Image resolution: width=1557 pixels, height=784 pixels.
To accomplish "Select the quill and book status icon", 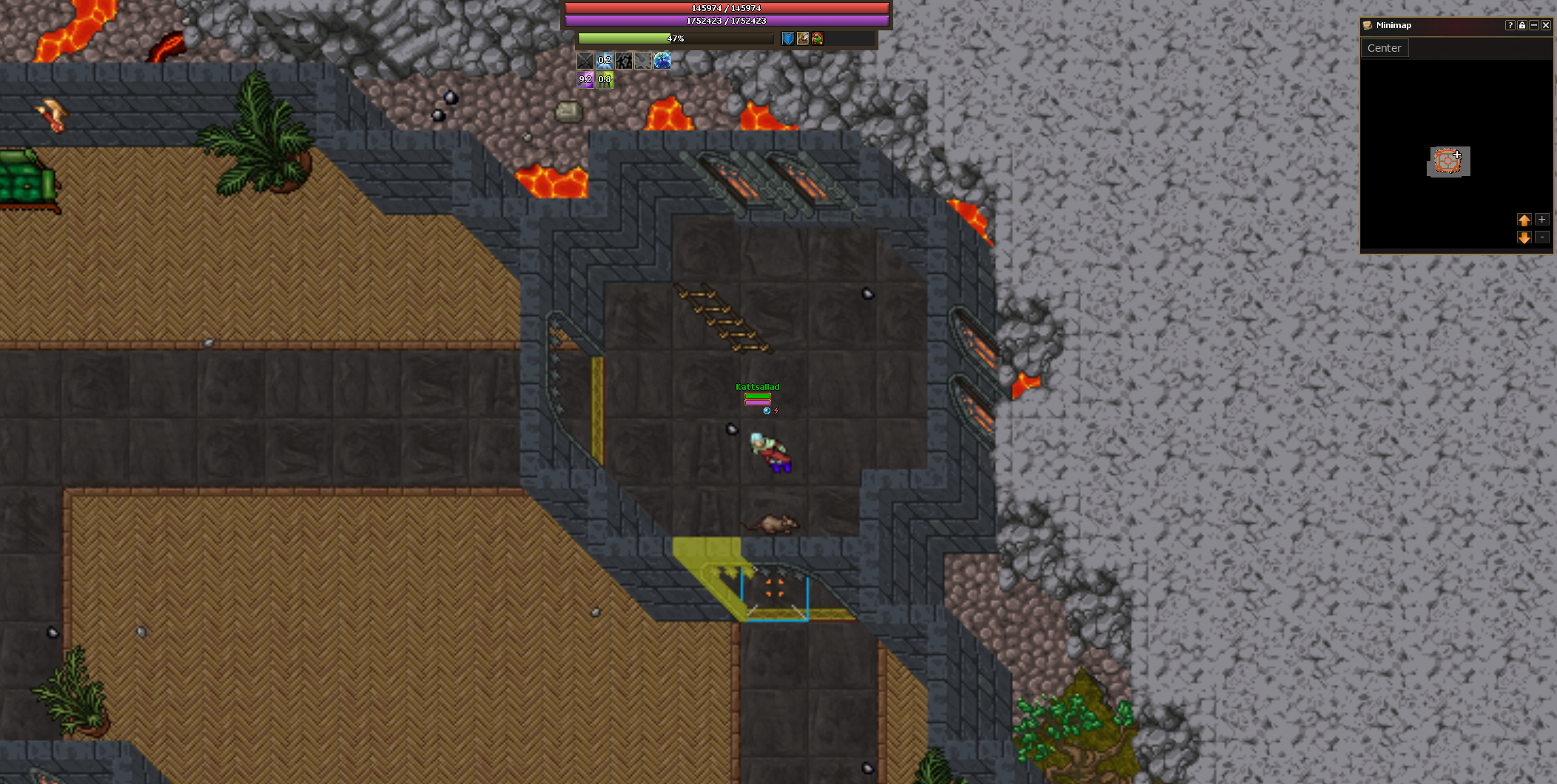I will point(803,38).
